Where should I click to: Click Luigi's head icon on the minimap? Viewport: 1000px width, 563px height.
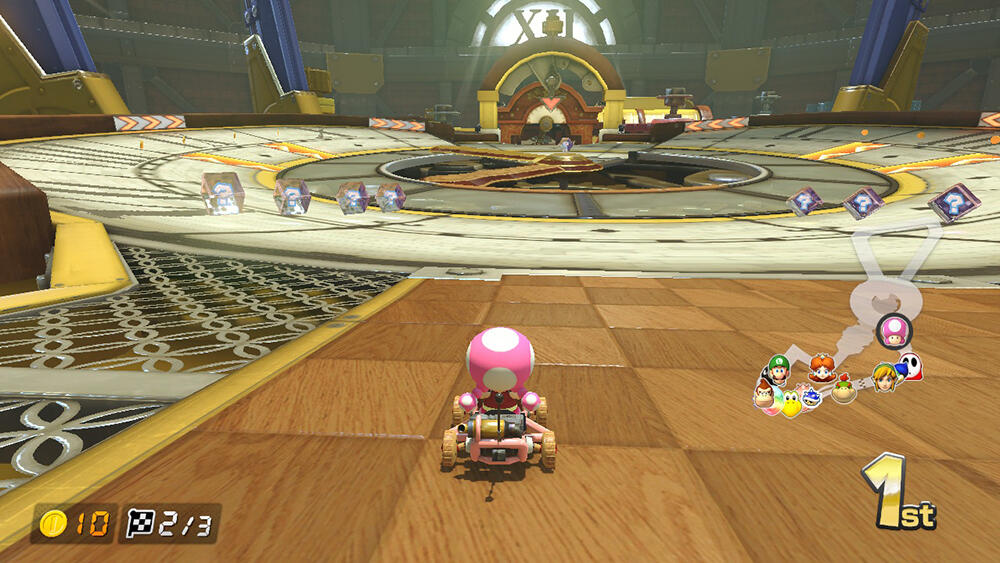[x=777, y=367]
